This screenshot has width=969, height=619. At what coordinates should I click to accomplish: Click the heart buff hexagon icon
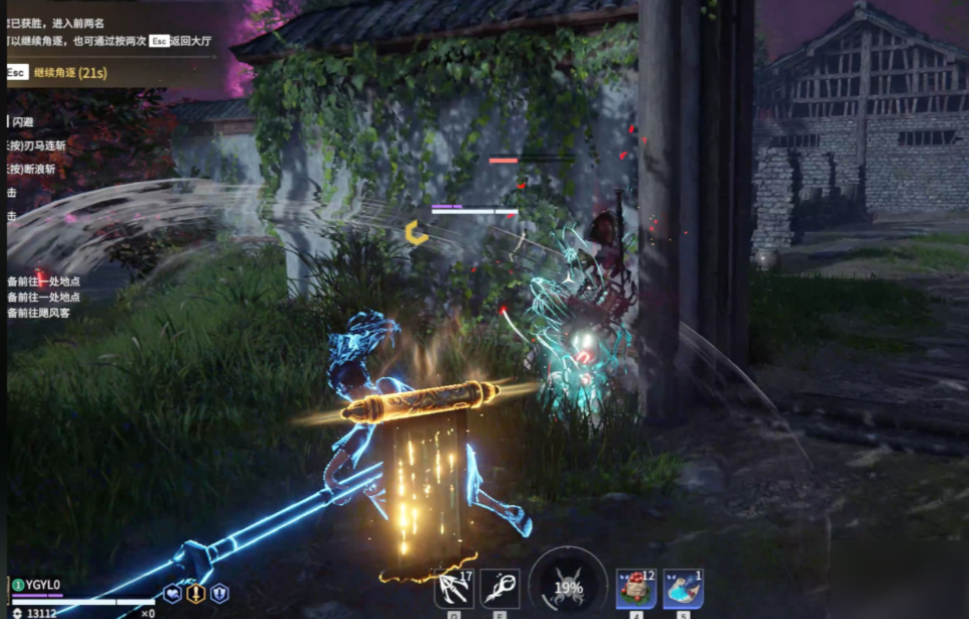(x=173, y=593)
